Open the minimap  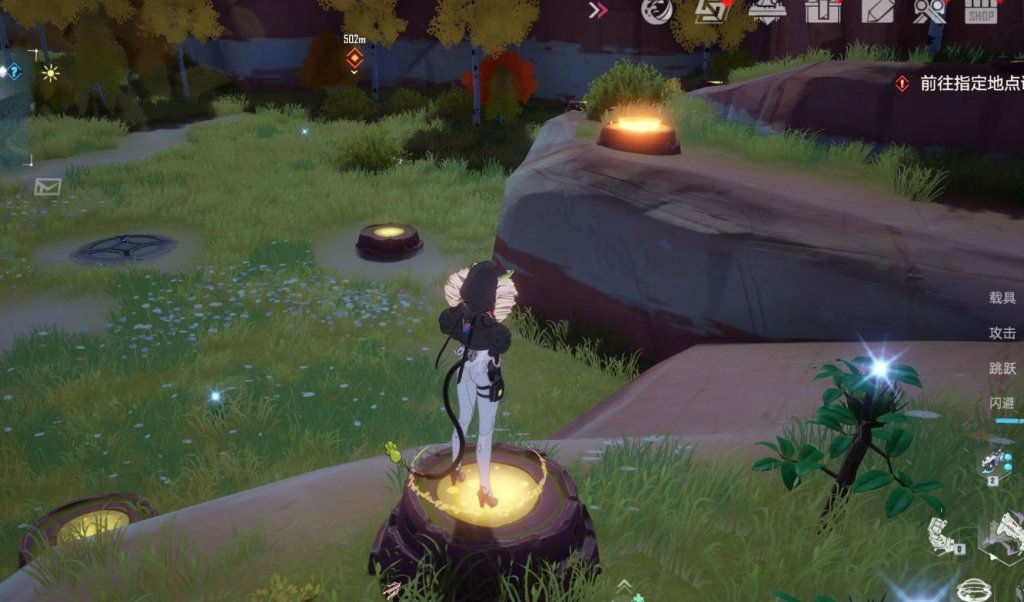[x=15, y=110]
